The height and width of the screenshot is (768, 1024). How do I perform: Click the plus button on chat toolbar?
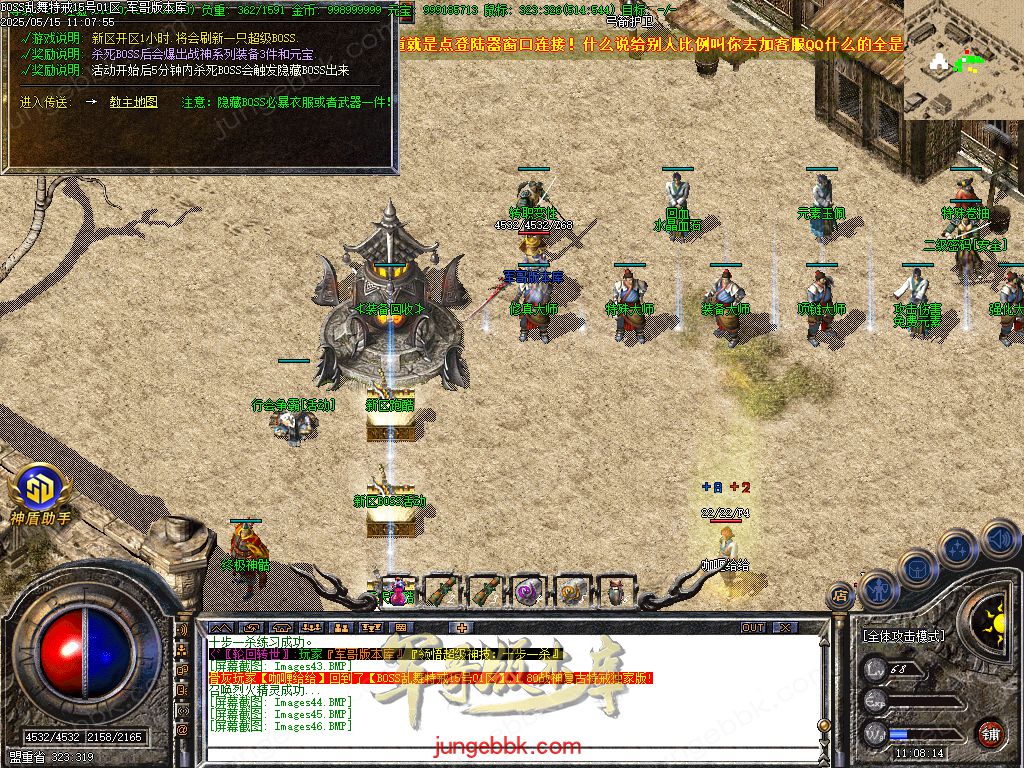click(460, 628)
